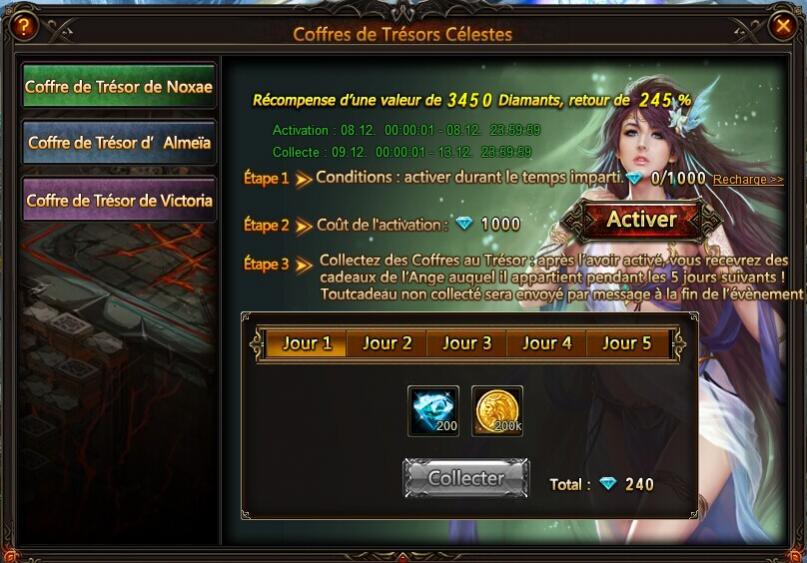The width and height of the screenshot is (807, 563).
Task: Click the grey Collecter button
Action: (466, 479)
